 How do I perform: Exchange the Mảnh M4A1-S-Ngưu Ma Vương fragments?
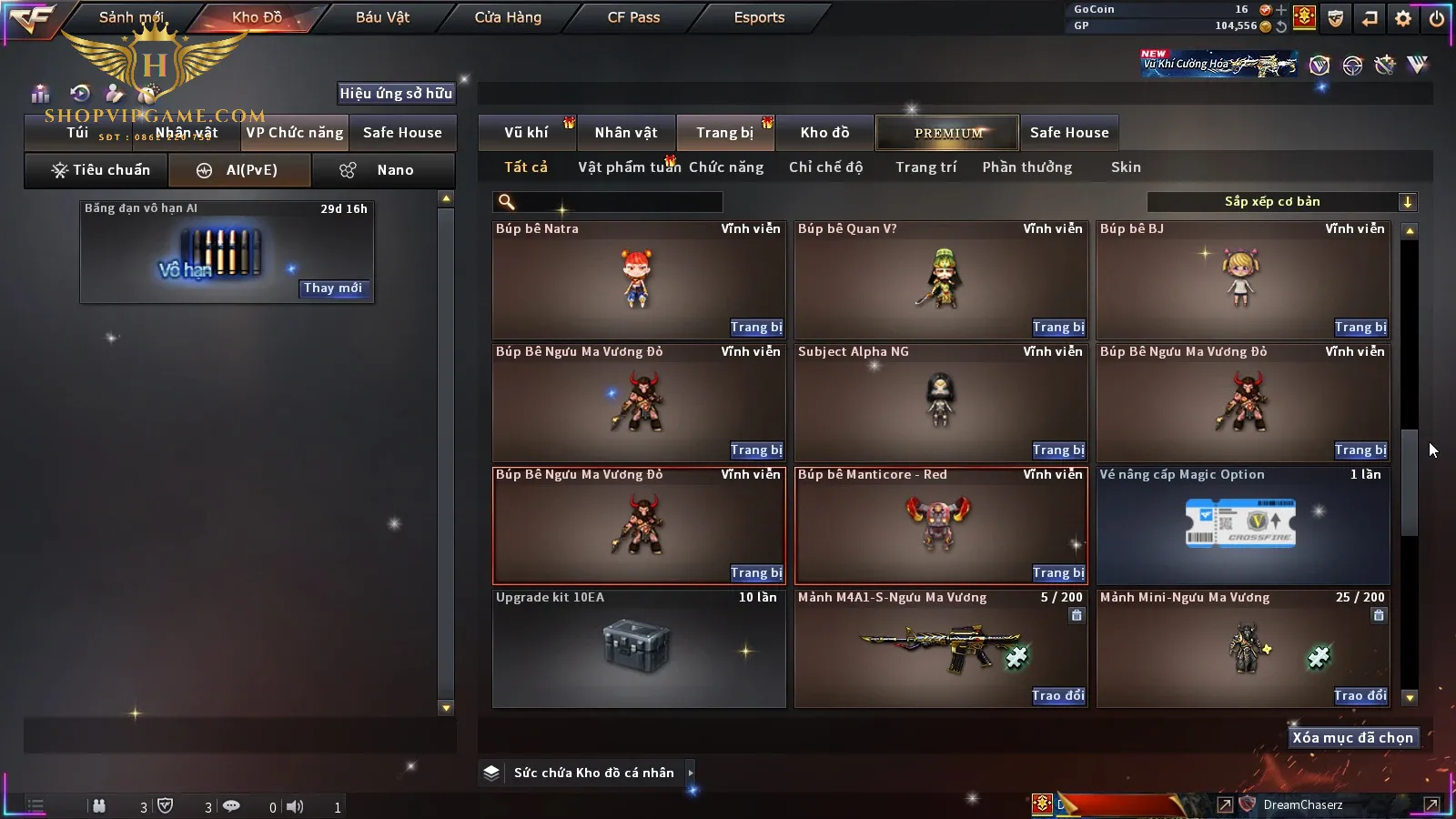[x=1057, y=696]
